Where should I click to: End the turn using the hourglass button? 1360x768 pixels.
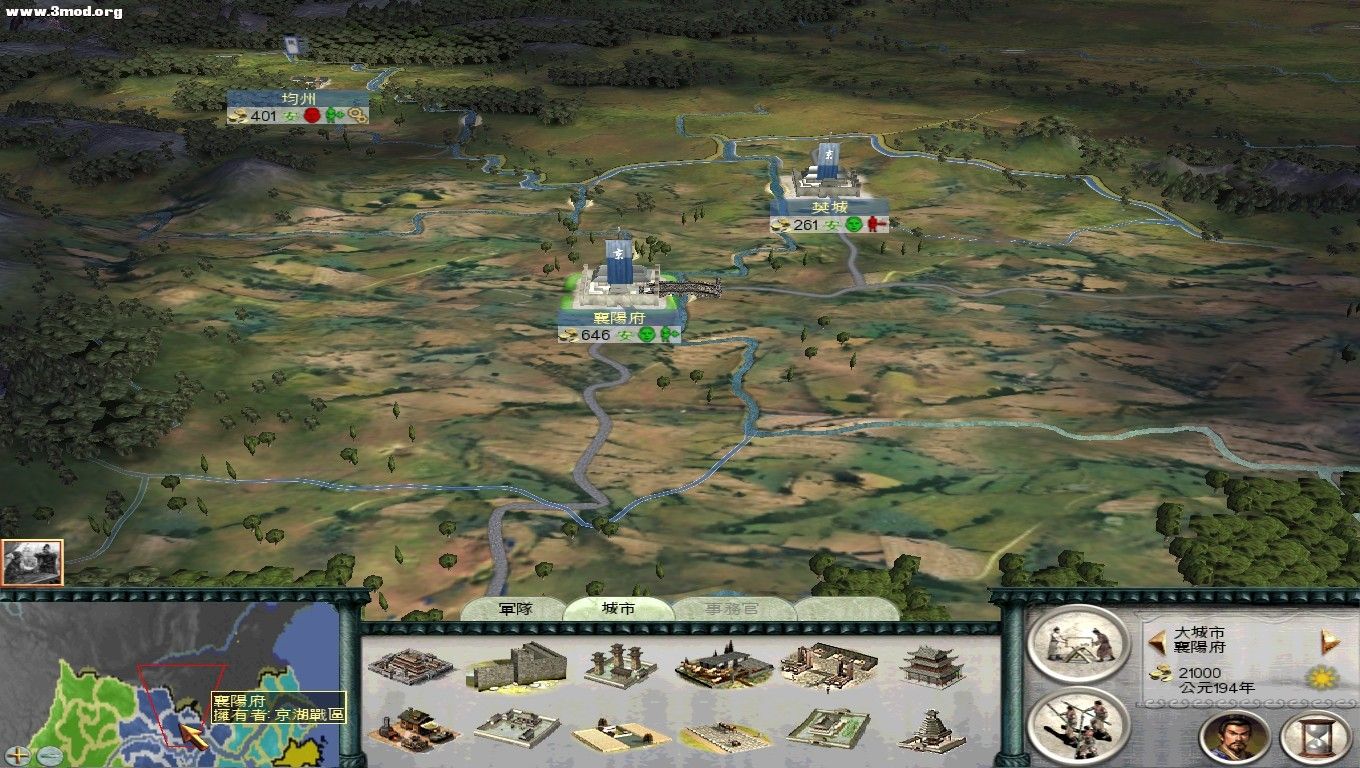point(1315,735)
